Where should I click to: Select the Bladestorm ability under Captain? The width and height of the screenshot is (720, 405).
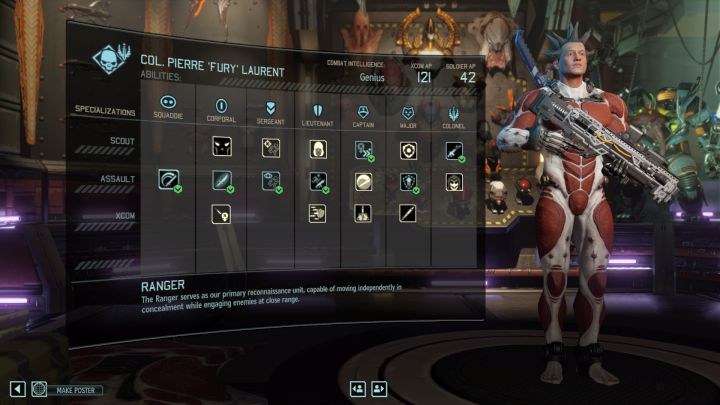pyautogui.click(x=362, y=181)
